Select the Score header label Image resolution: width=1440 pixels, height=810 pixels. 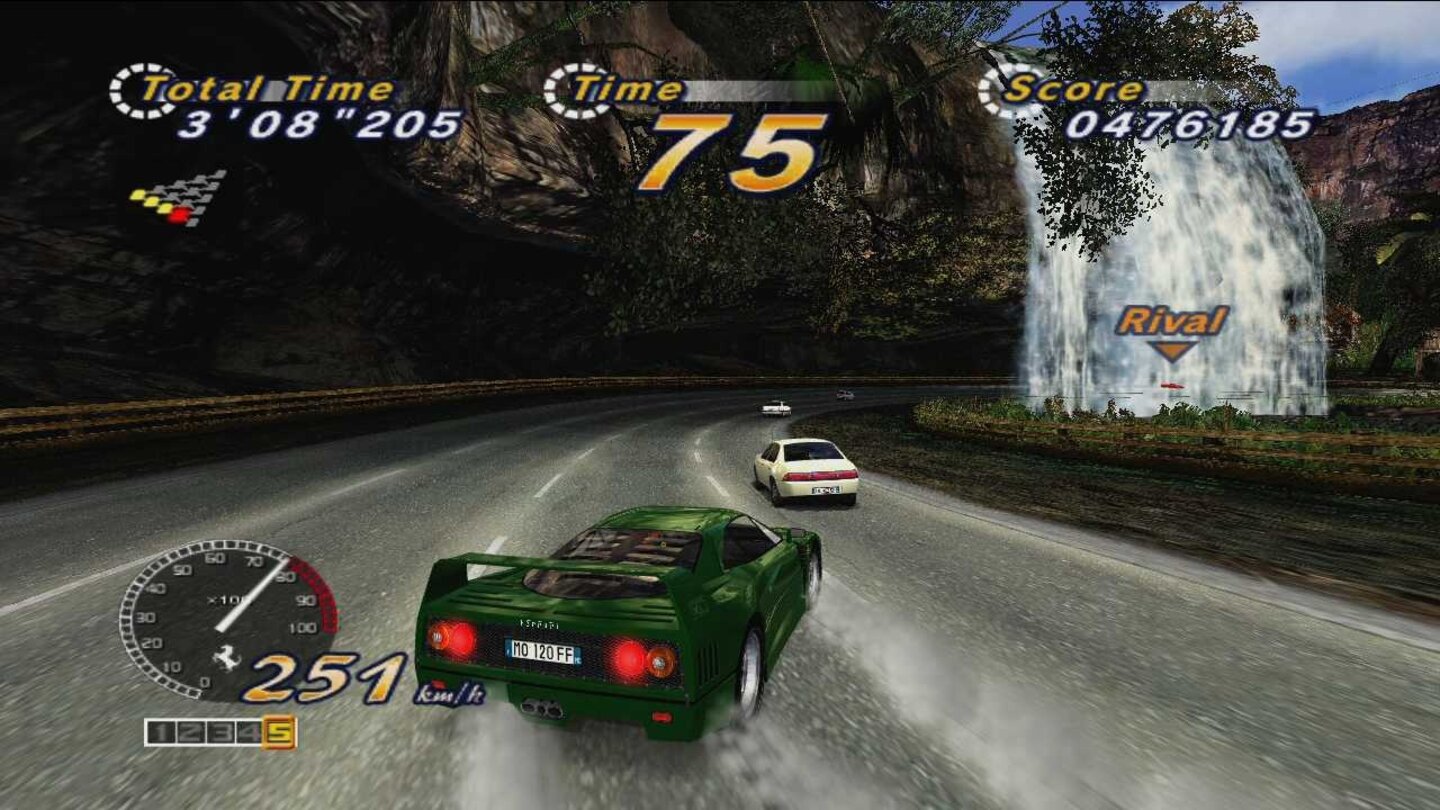pos(1072,89)
